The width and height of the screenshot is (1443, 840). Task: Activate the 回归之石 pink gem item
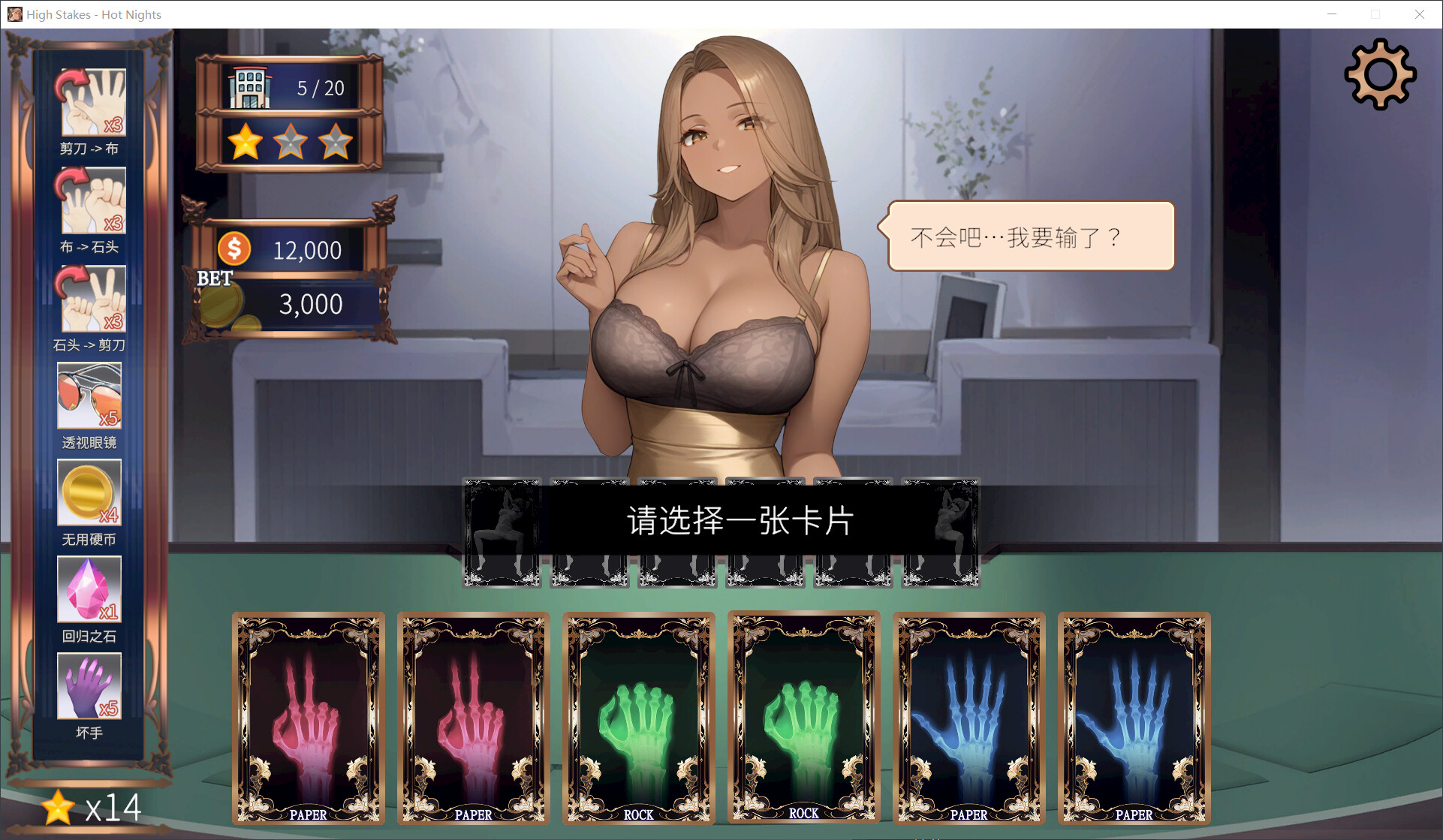pos(89,590)
